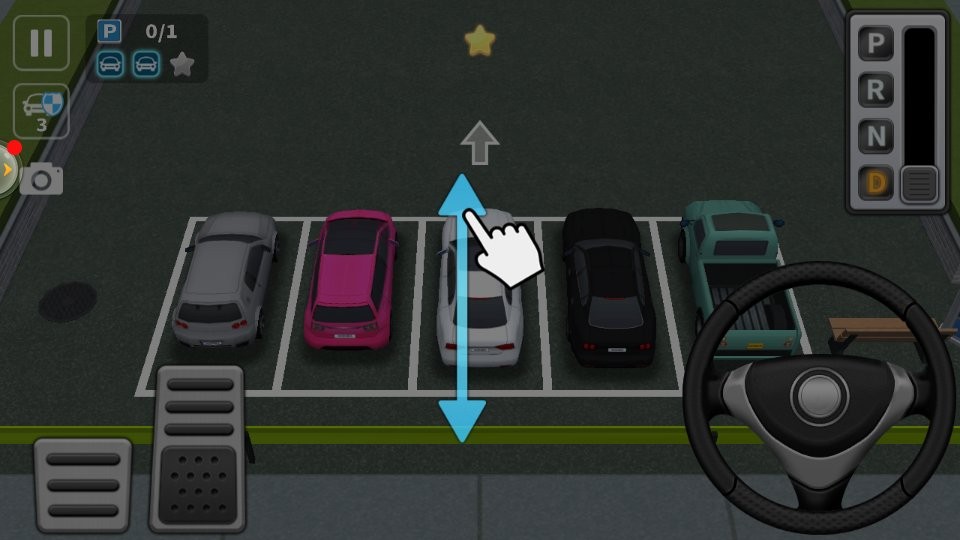This screenshot has height=540, width=960.
Task: Switch the camera view
Action: 42,179
